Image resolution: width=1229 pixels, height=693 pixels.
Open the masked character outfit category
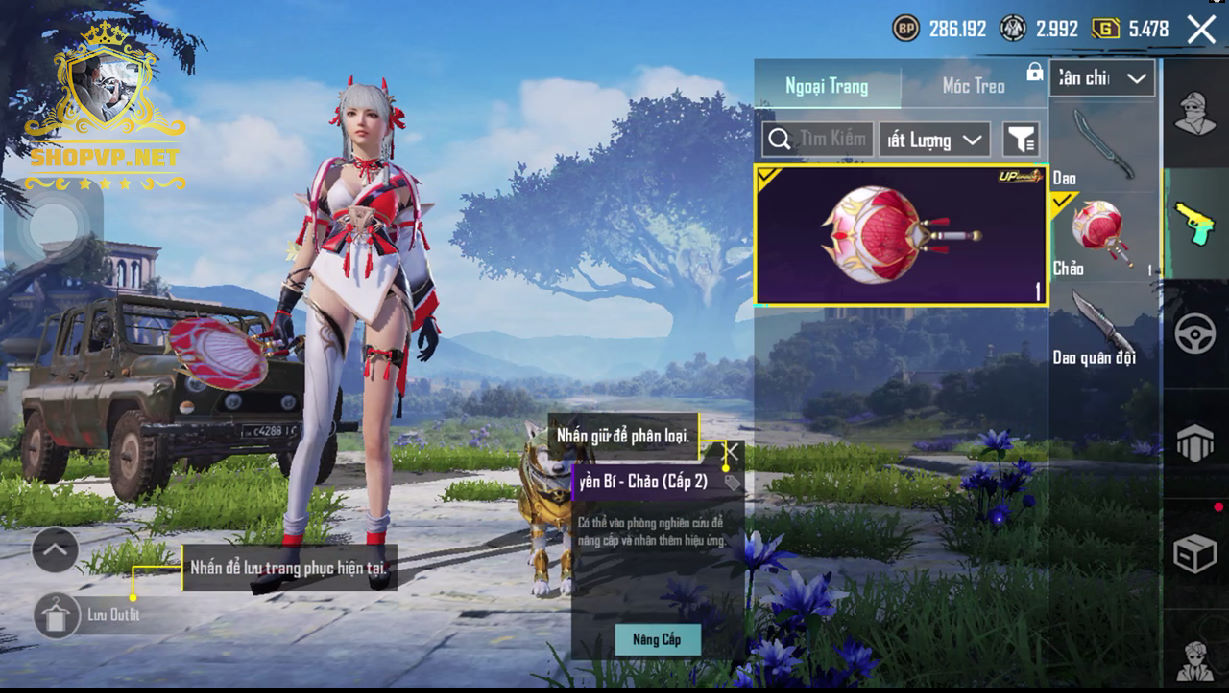point(1195,113)
